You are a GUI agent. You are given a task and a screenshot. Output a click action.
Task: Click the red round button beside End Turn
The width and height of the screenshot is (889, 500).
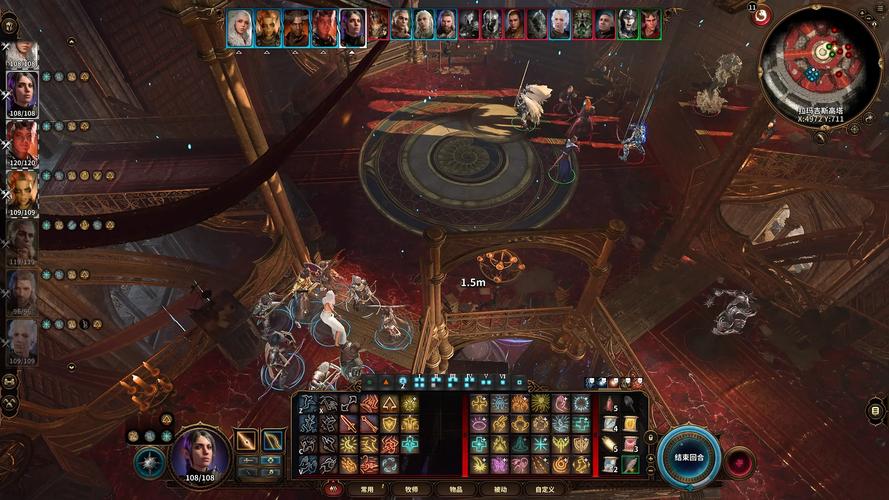point(740,462)
